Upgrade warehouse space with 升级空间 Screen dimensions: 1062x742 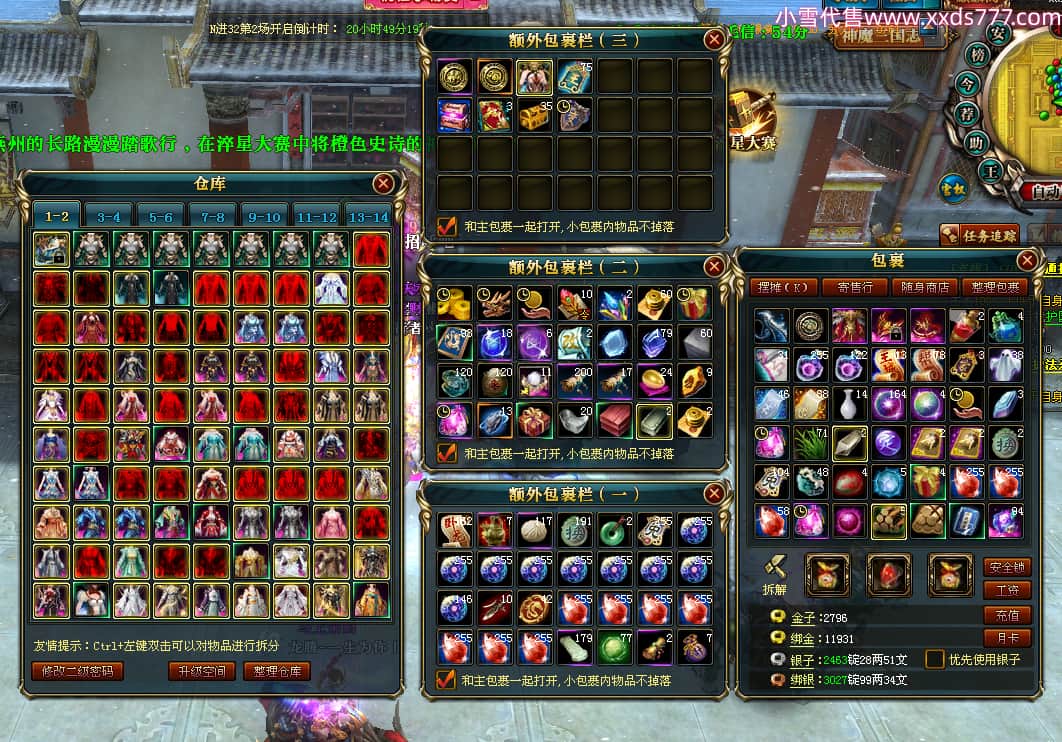[201, 671]
